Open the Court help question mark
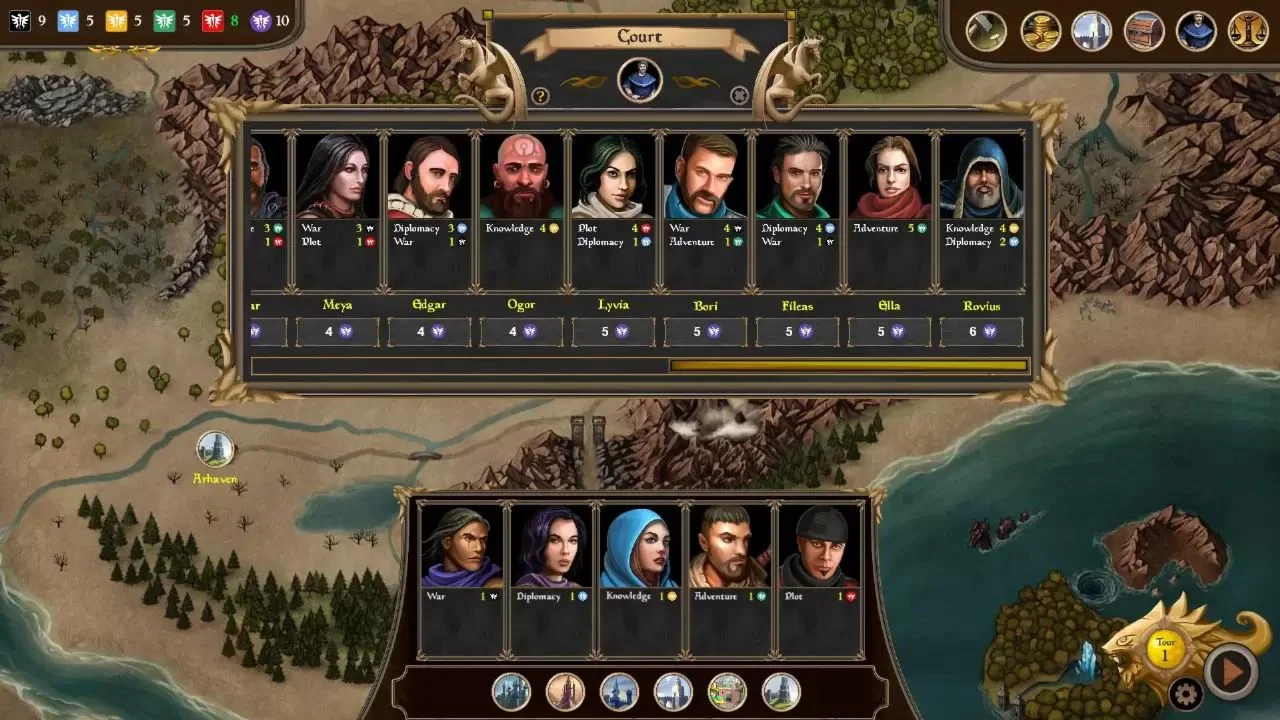The width and height of the screenshot is (1280, 720). tap(540, 96)
